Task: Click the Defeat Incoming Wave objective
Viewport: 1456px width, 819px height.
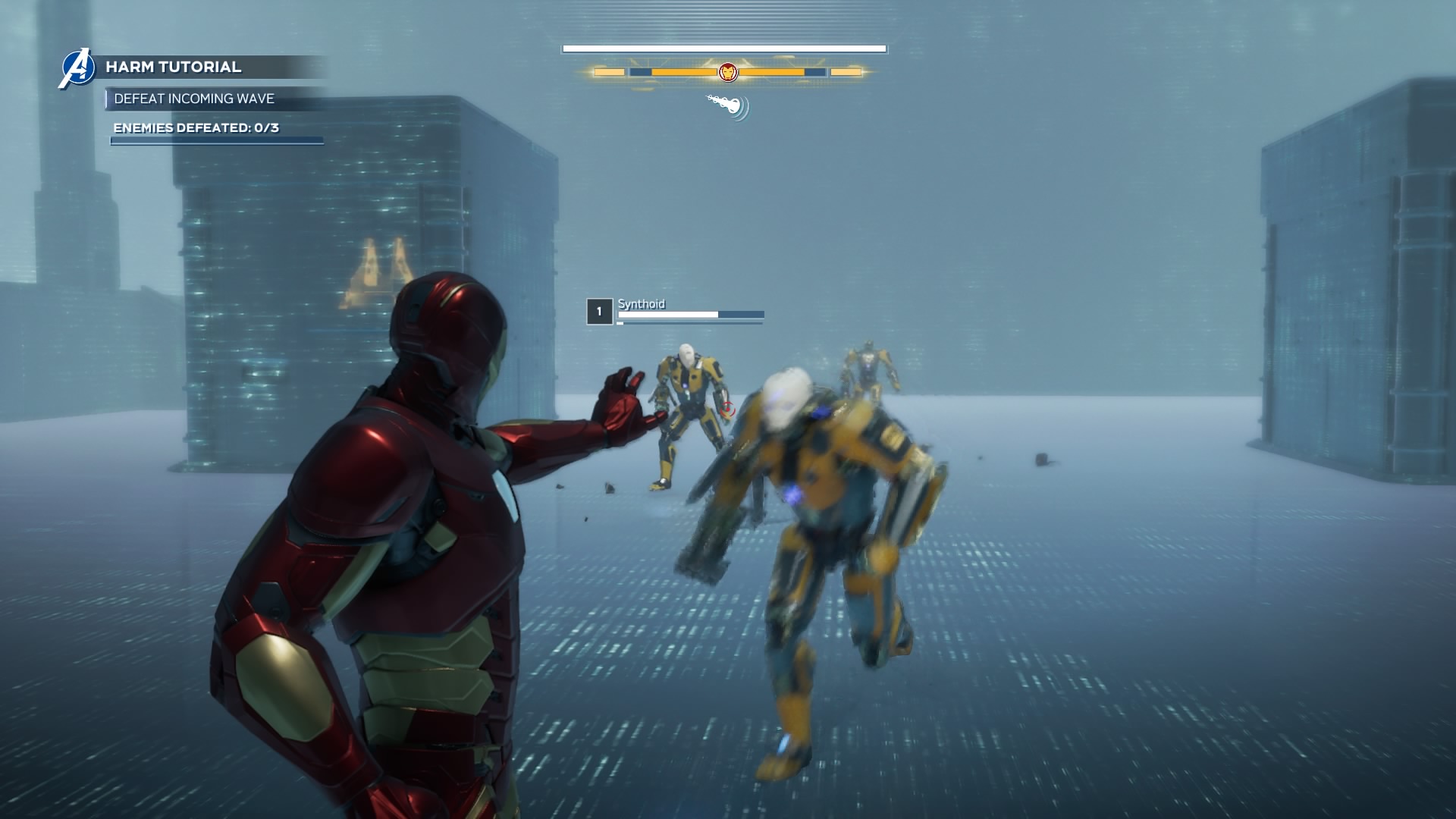Action: (194, 99)
